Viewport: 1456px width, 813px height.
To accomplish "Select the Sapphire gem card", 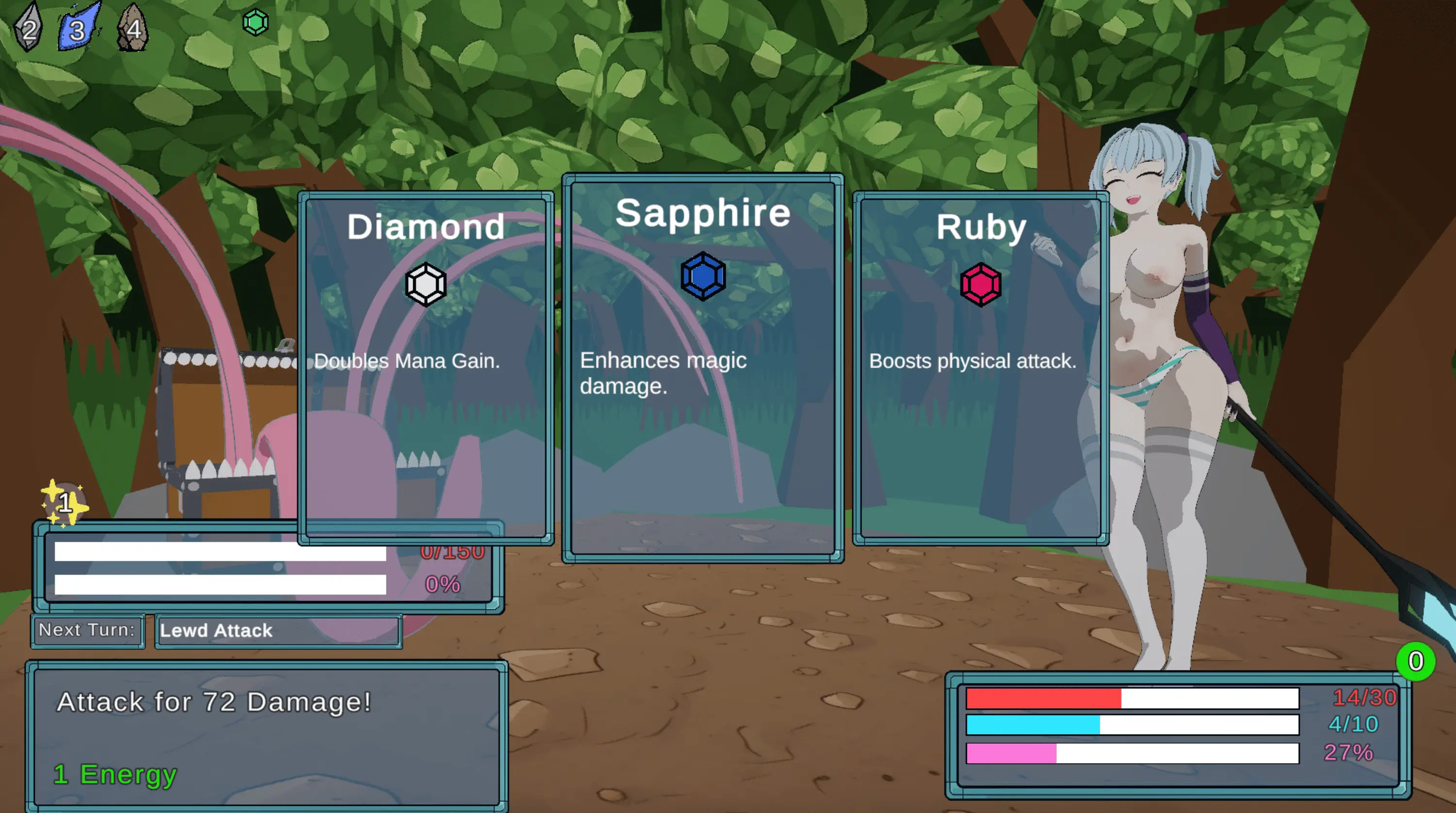I will pos(703,367).
